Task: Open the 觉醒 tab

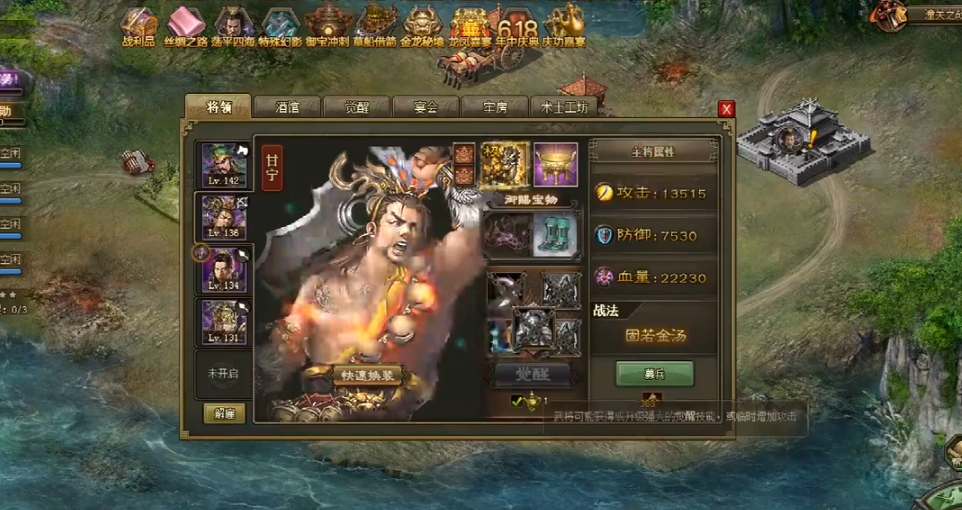Action: [x=356, y=107]
